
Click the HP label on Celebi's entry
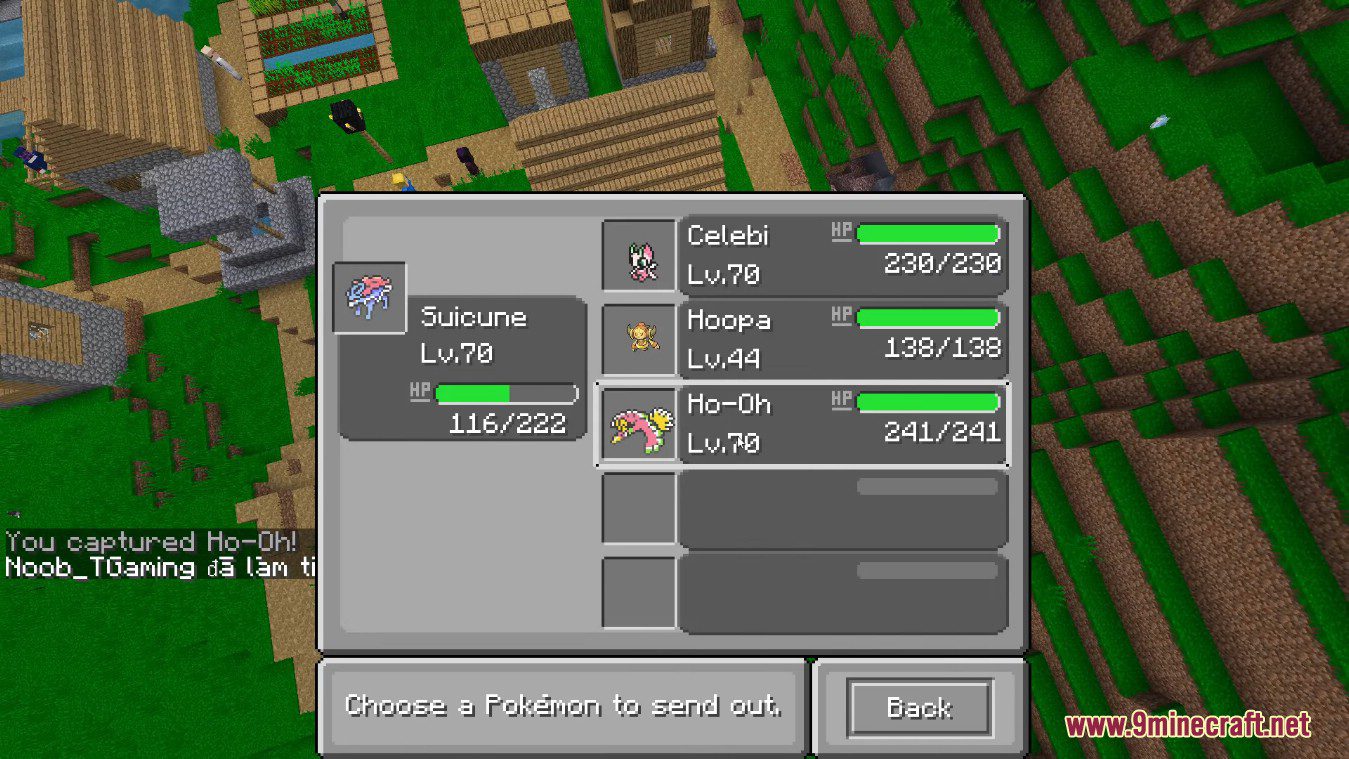pos(841,230)
